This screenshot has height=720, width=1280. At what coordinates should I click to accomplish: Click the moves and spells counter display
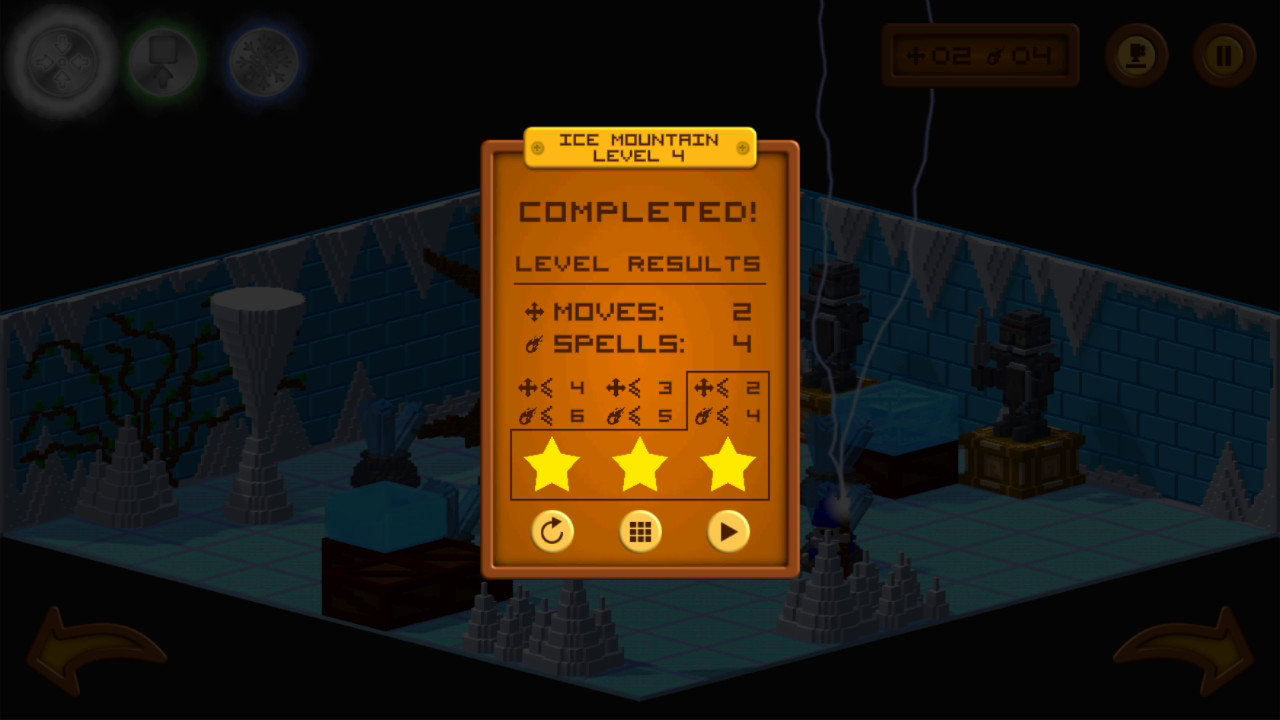[x=980, y=55]
